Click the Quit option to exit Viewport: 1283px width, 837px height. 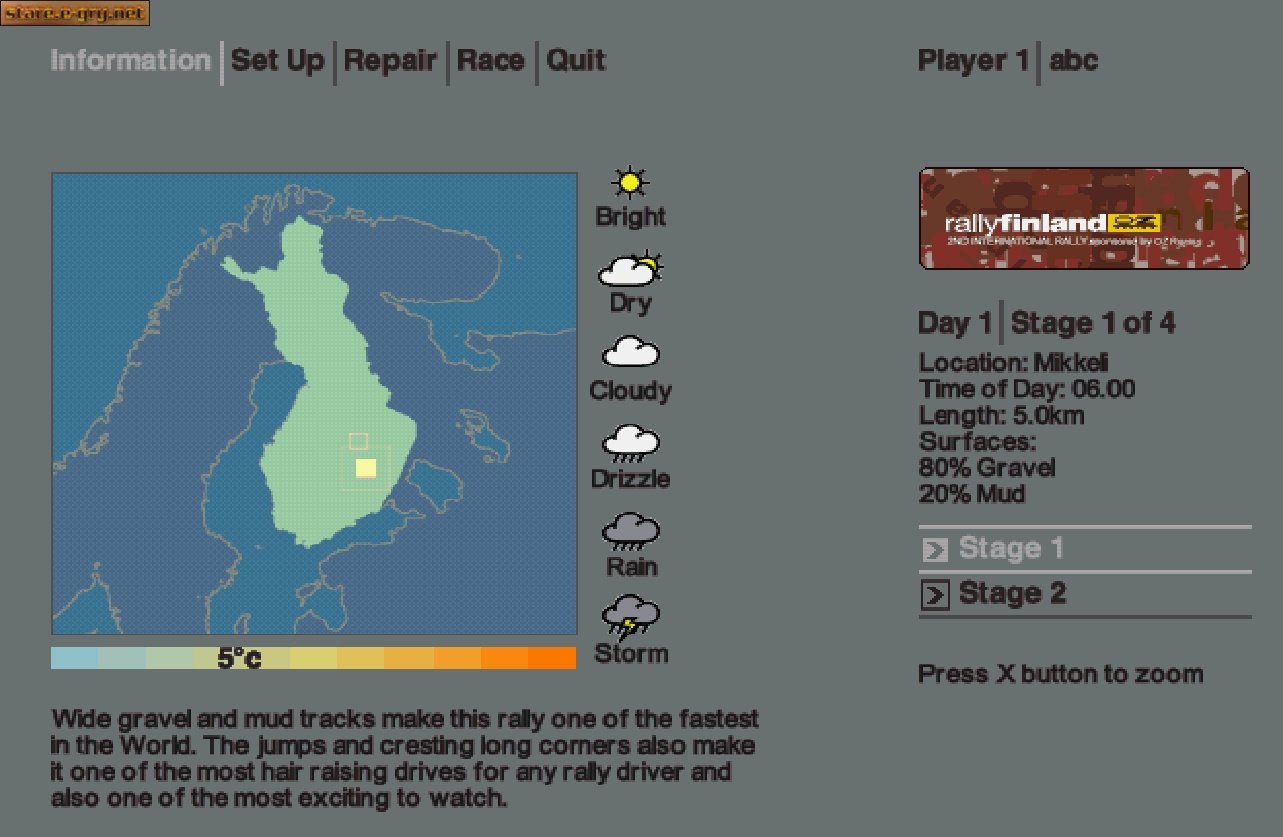[575, 61]
